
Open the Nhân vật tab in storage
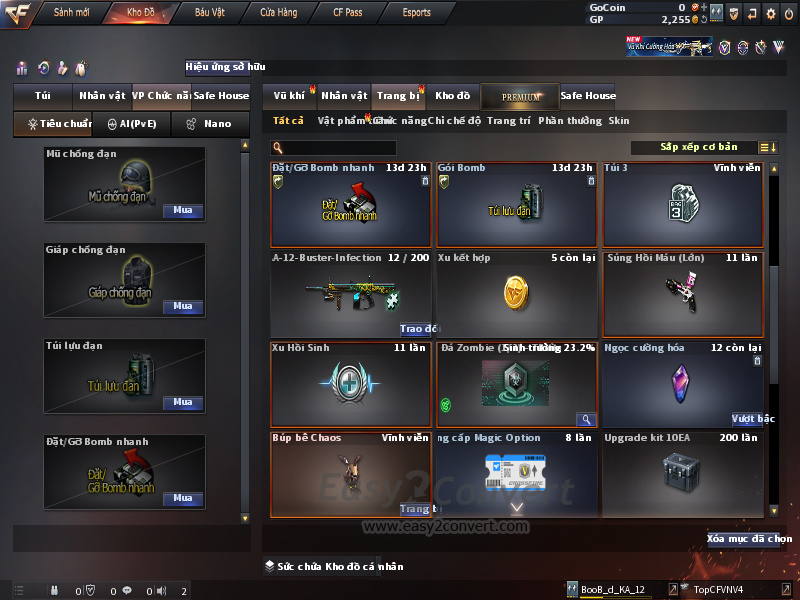(x=344, y=96)
